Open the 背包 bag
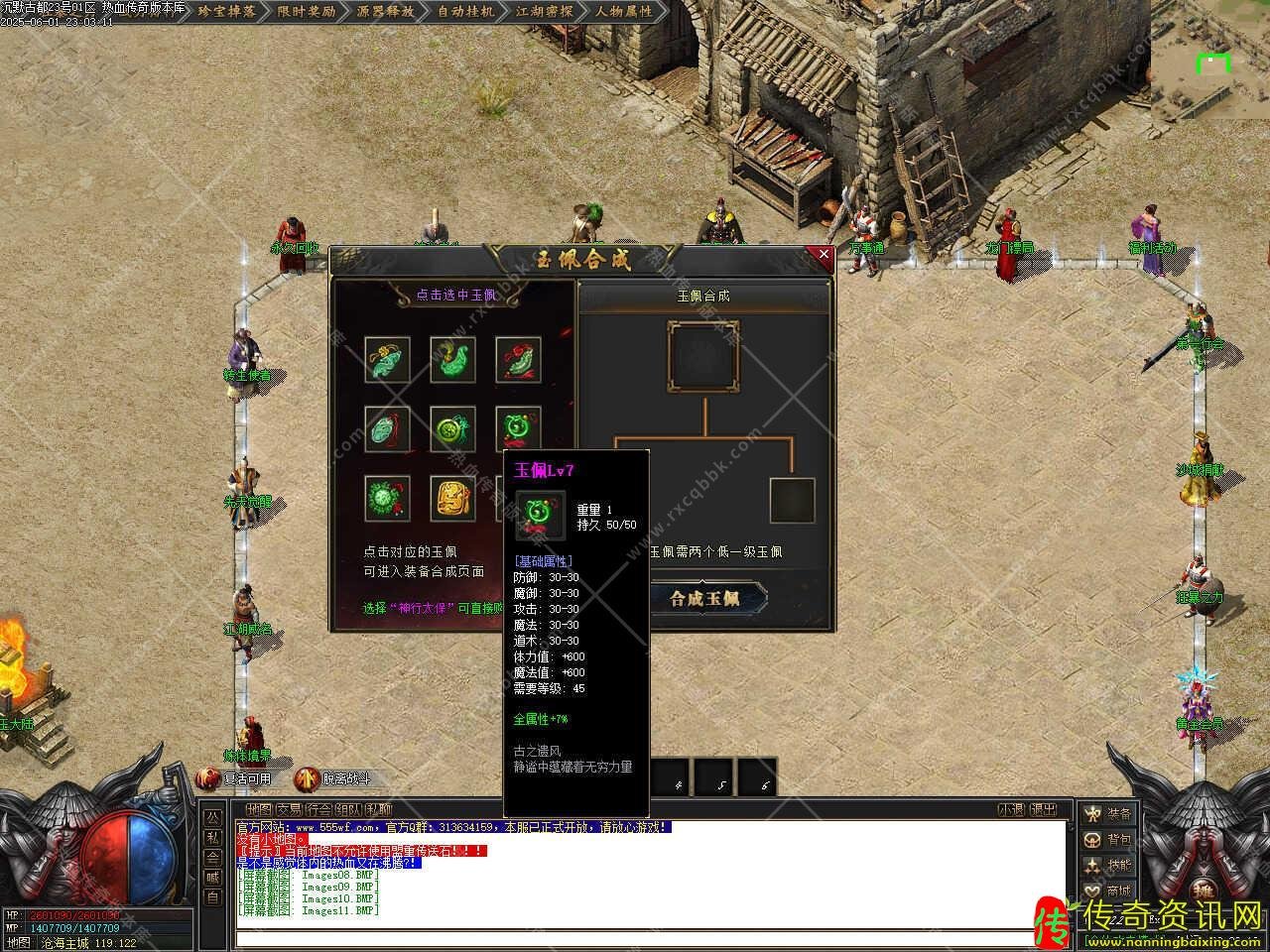 [1108, 840]
